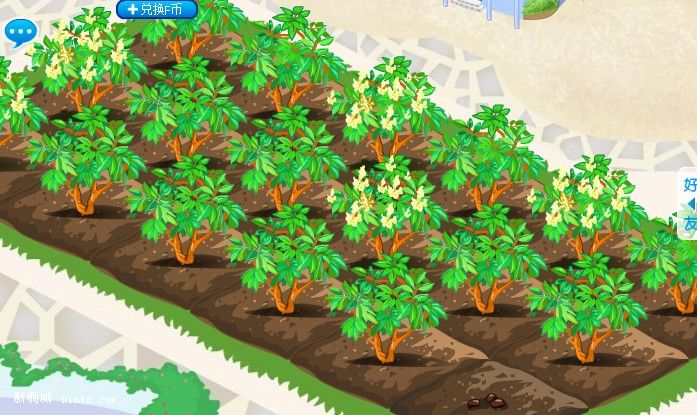The image size is (697, 415).
Task: Click the 兑换F币 exchange button
Action: [157, 9]
